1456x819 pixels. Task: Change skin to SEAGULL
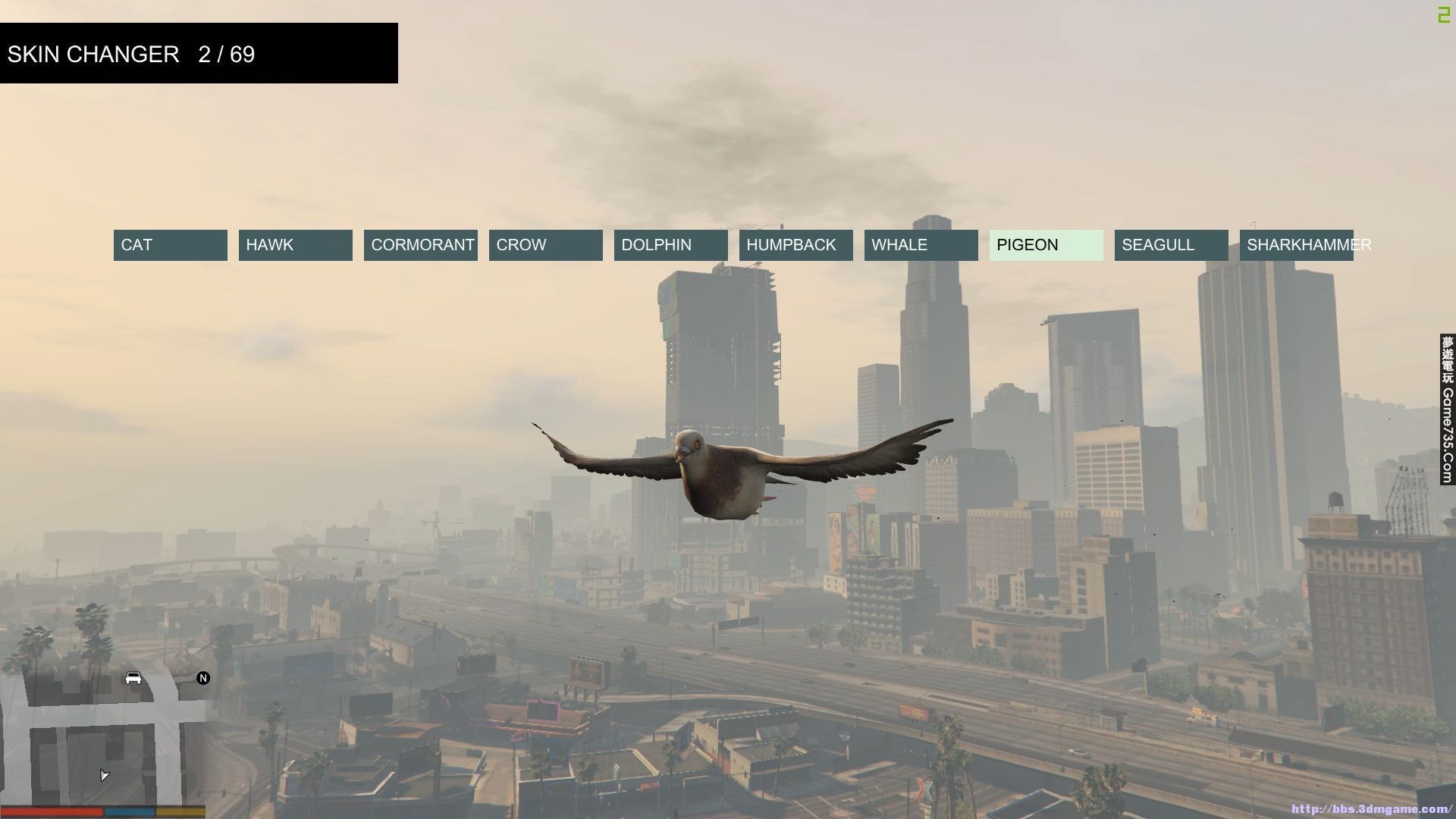click(1172, 245)
